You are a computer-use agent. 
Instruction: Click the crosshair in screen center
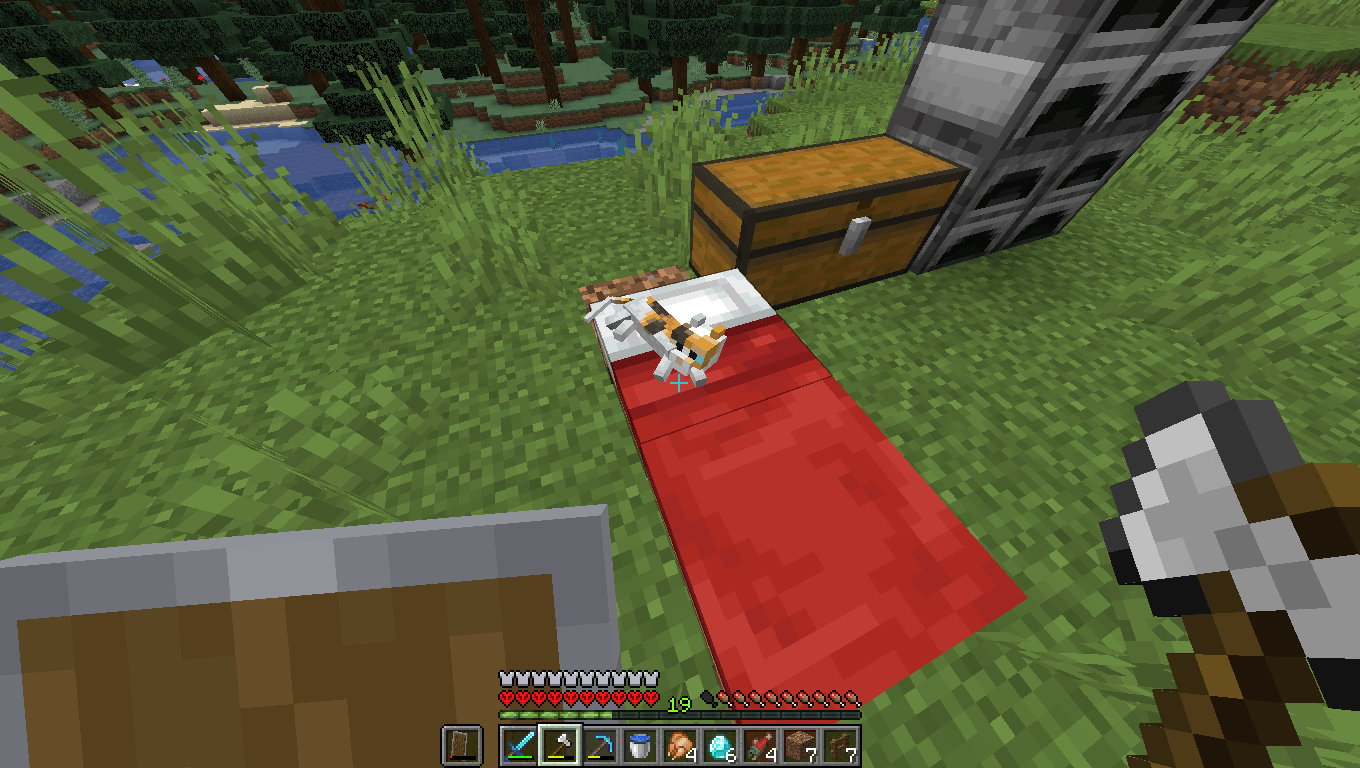click(x=680, y=384)
